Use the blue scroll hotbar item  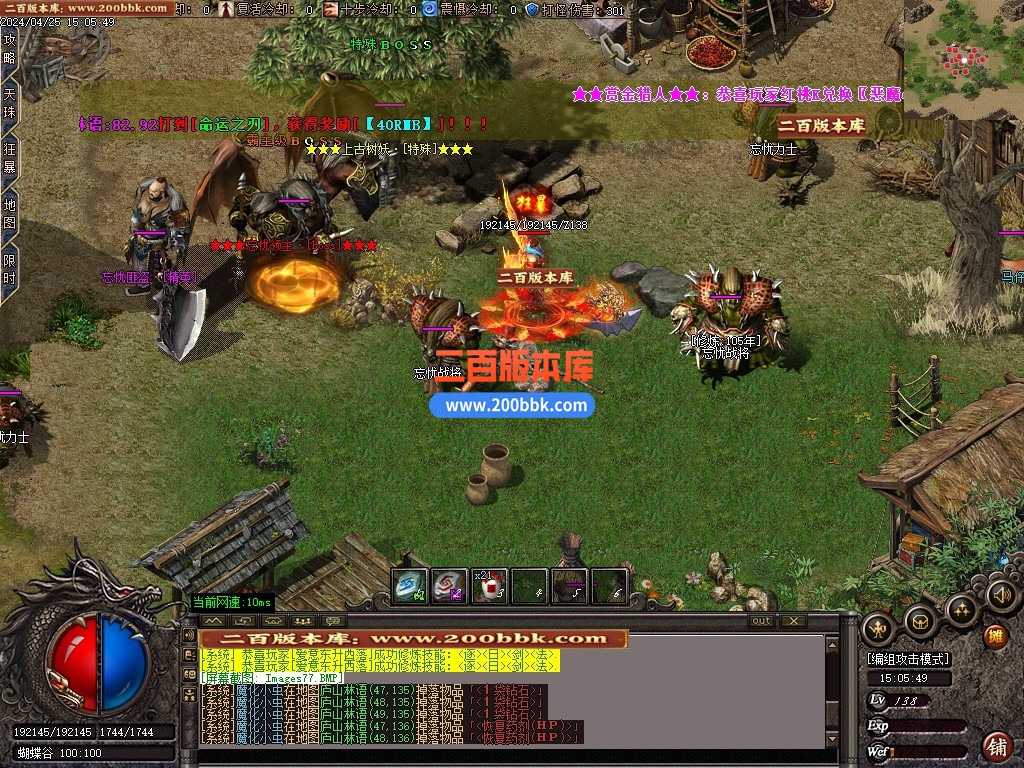click(x=409, y=586)
